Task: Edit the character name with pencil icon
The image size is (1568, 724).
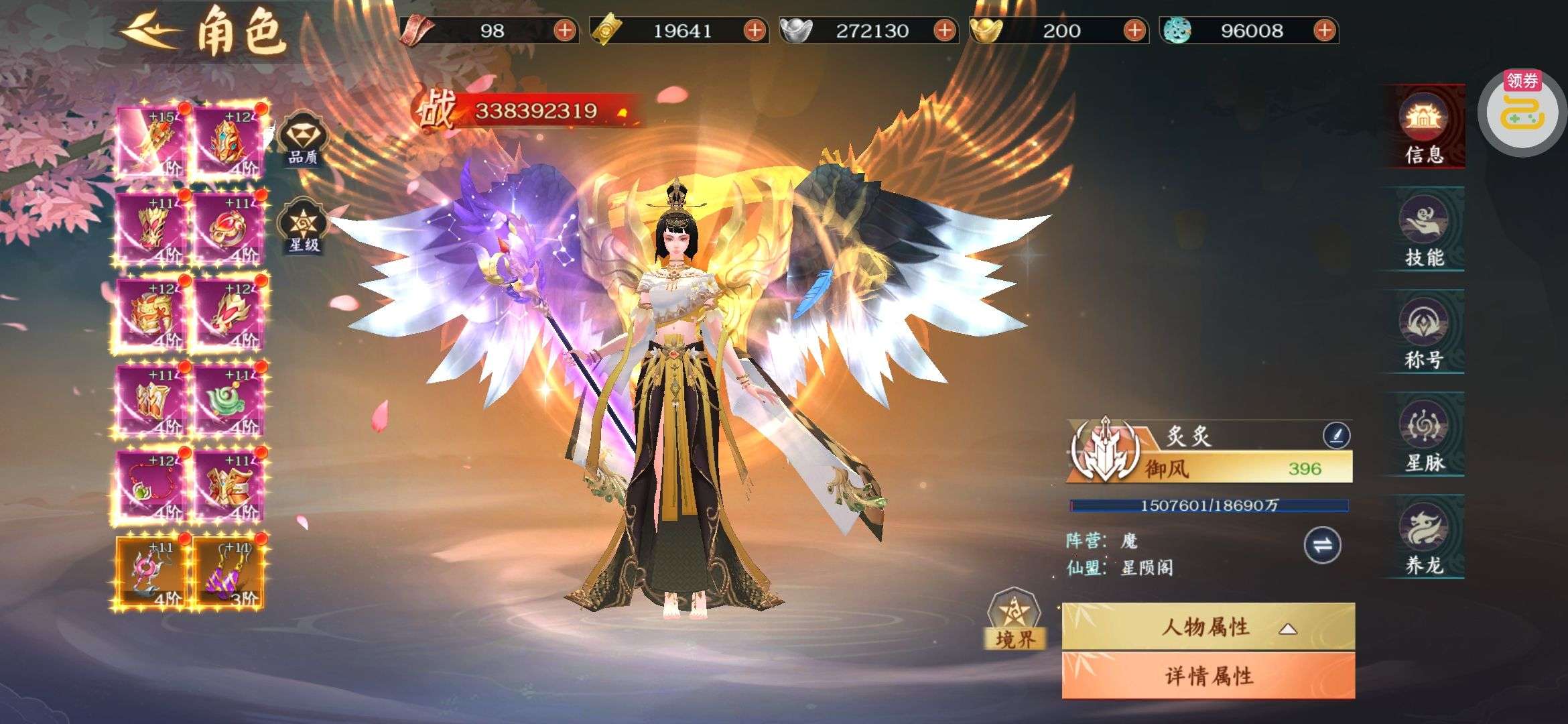Action: click(1336, 436)
